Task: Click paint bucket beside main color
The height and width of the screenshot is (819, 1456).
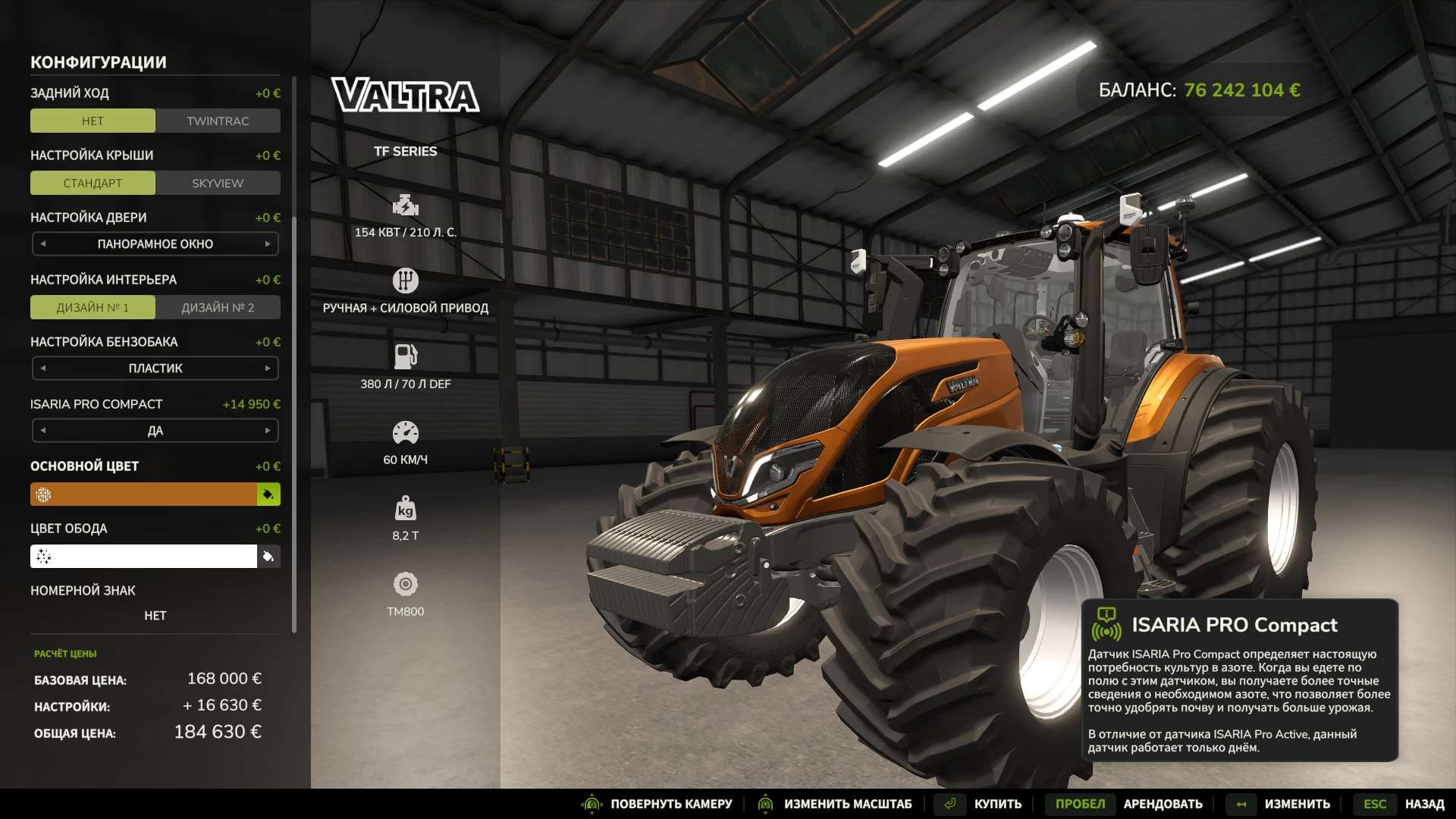Action: (268, 494)
